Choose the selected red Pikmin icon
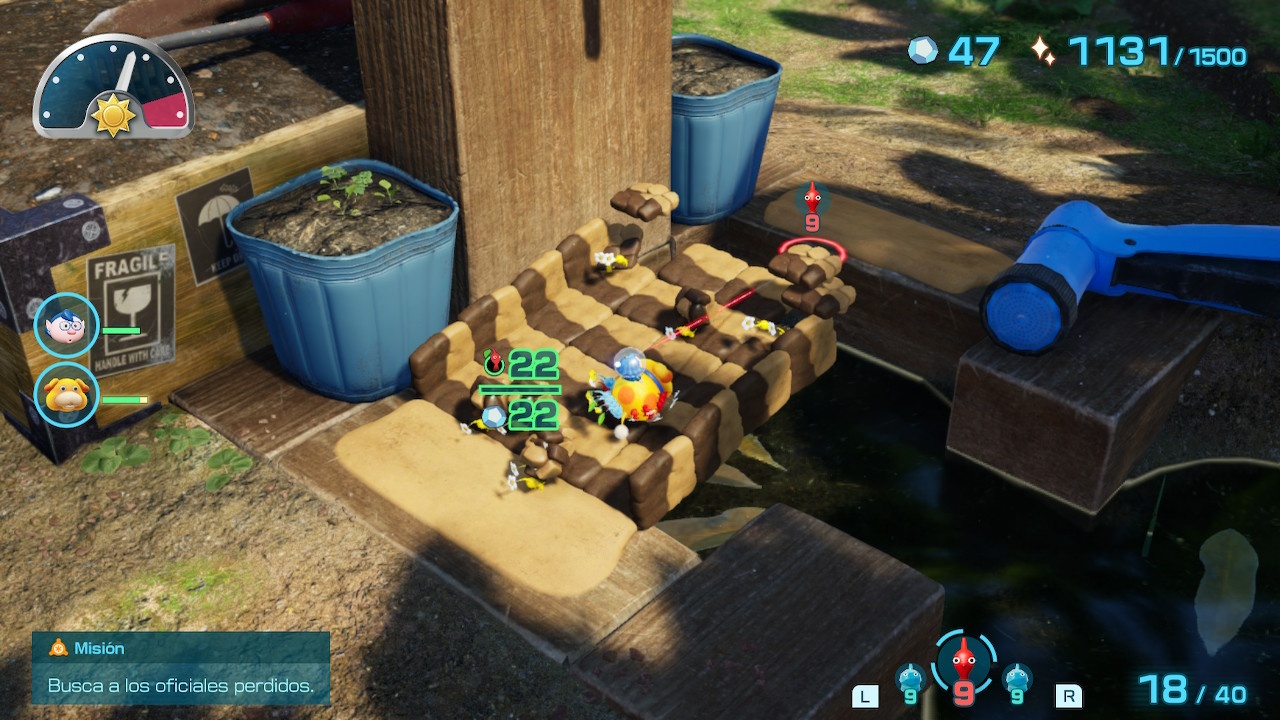The width and height of the screenshot is (1280, 720). tap(964, 663)
